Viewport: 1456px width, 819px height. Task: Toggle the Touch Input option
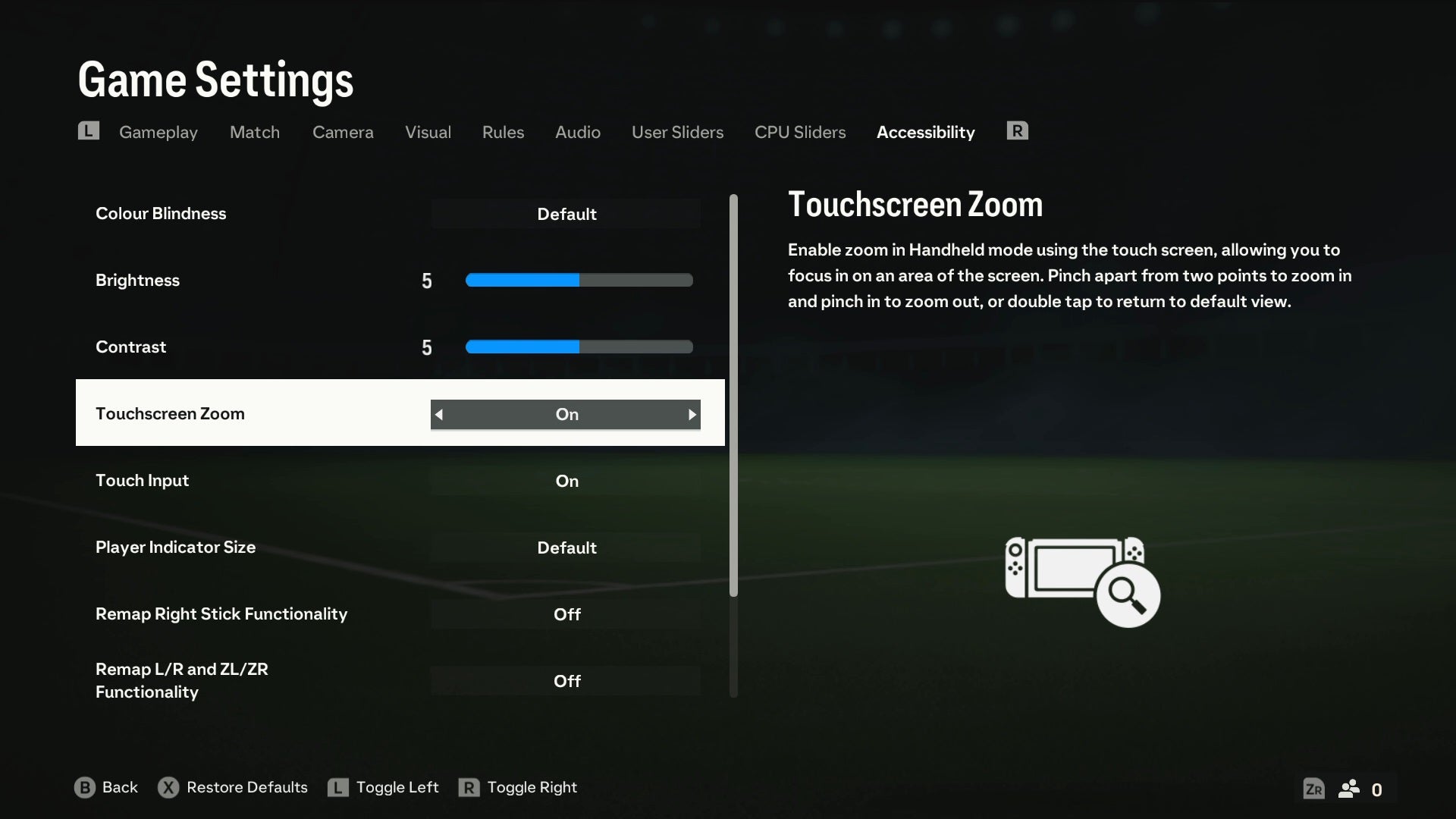click(566, 481)
